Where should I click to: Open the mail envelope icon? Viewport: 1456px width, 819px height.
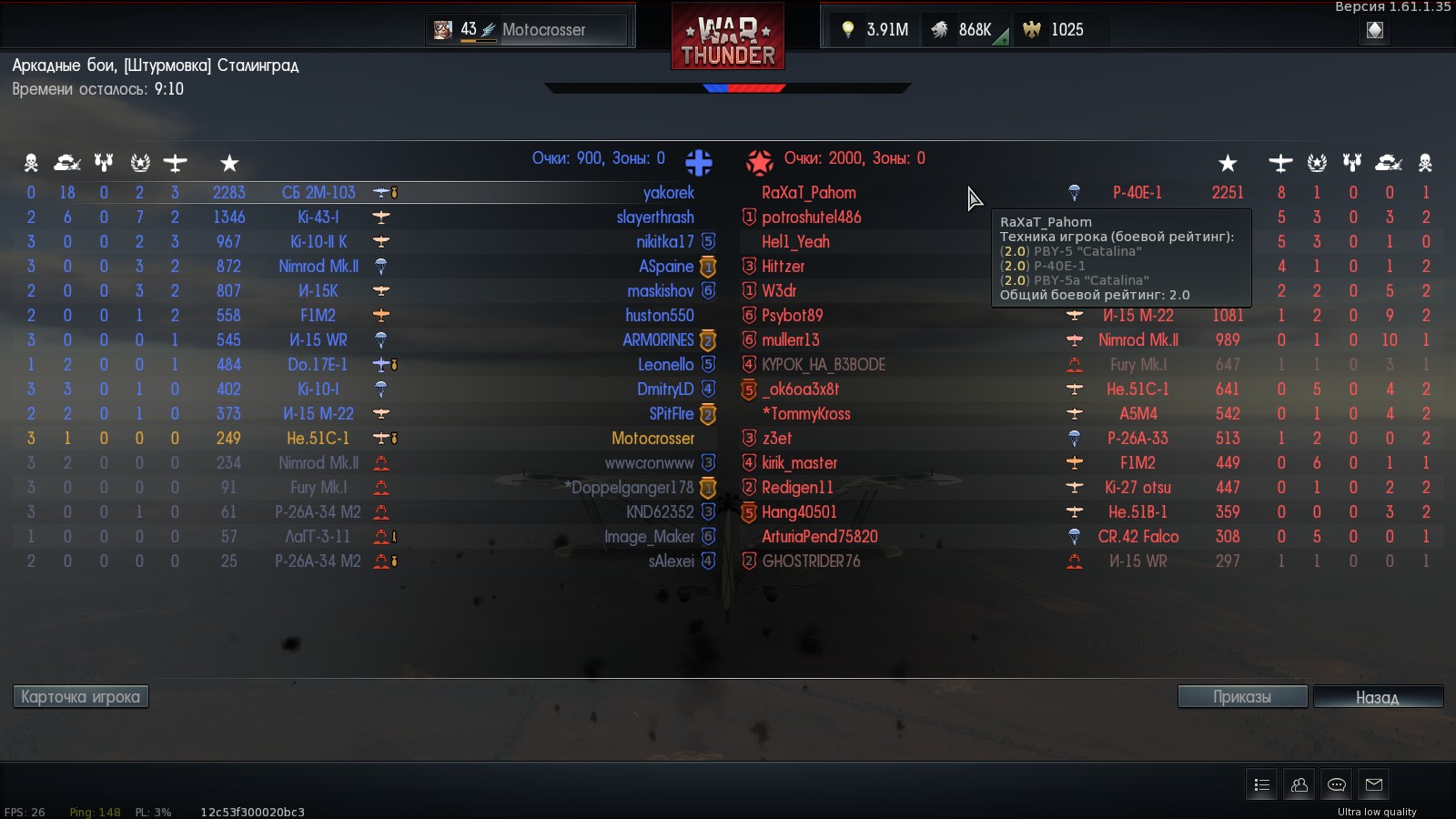pyautogui.click(x=1374, y=784)
